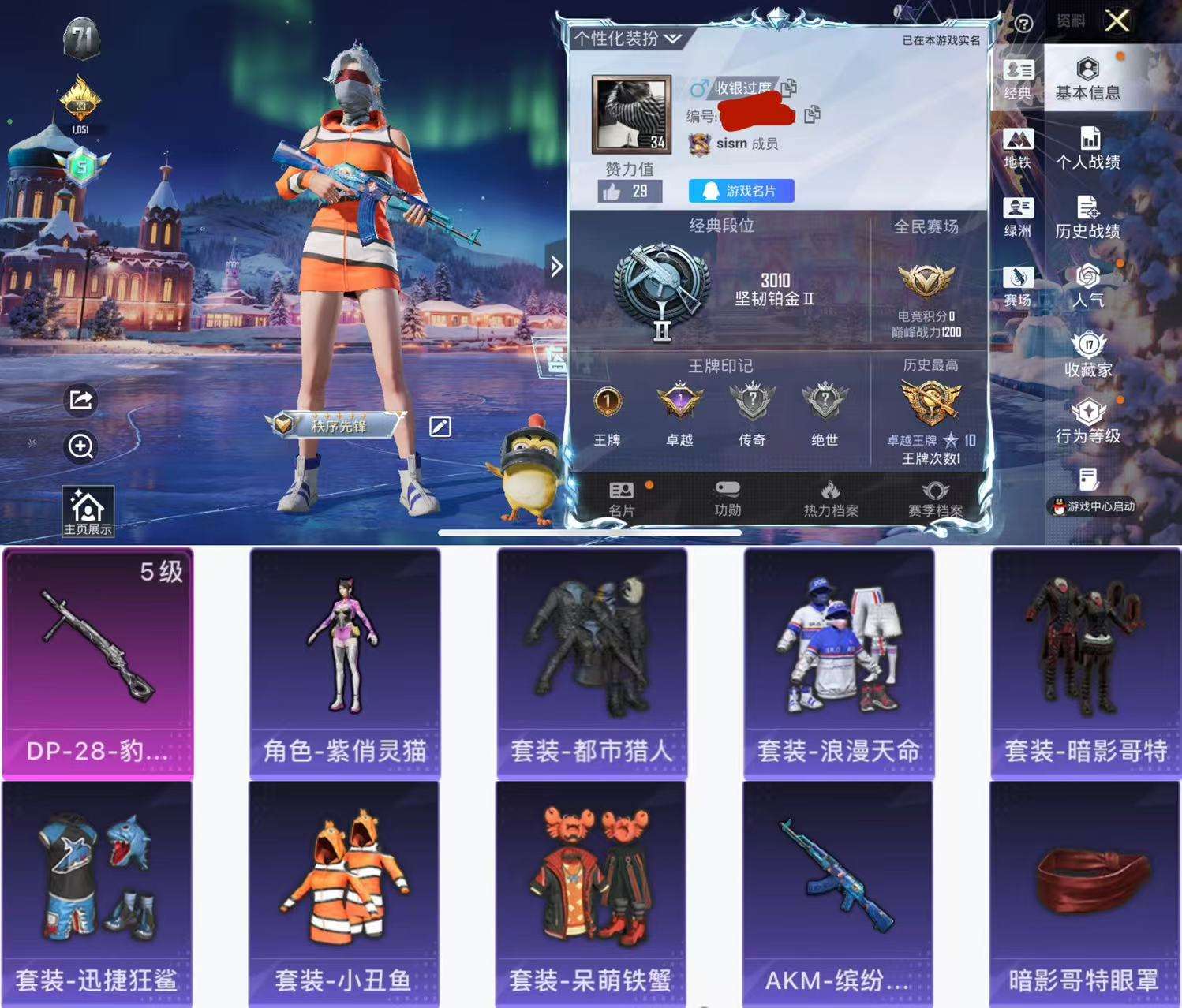
Task: Click the 赞力值 likes counter bar
Action: pyautogui.click(x=627, y=189)
